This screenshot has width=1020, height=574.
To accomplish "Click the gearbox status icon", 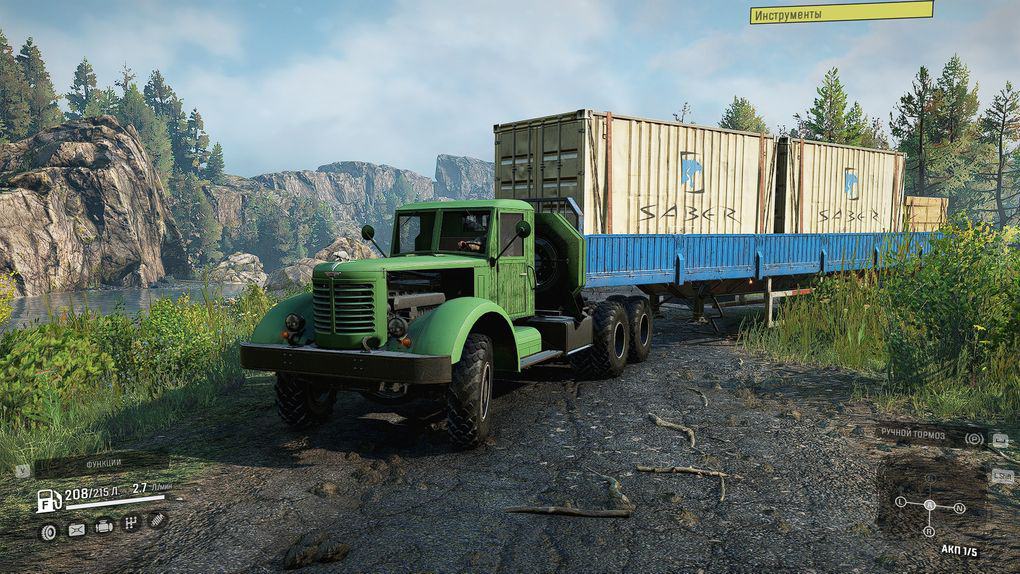I will 130,523.
